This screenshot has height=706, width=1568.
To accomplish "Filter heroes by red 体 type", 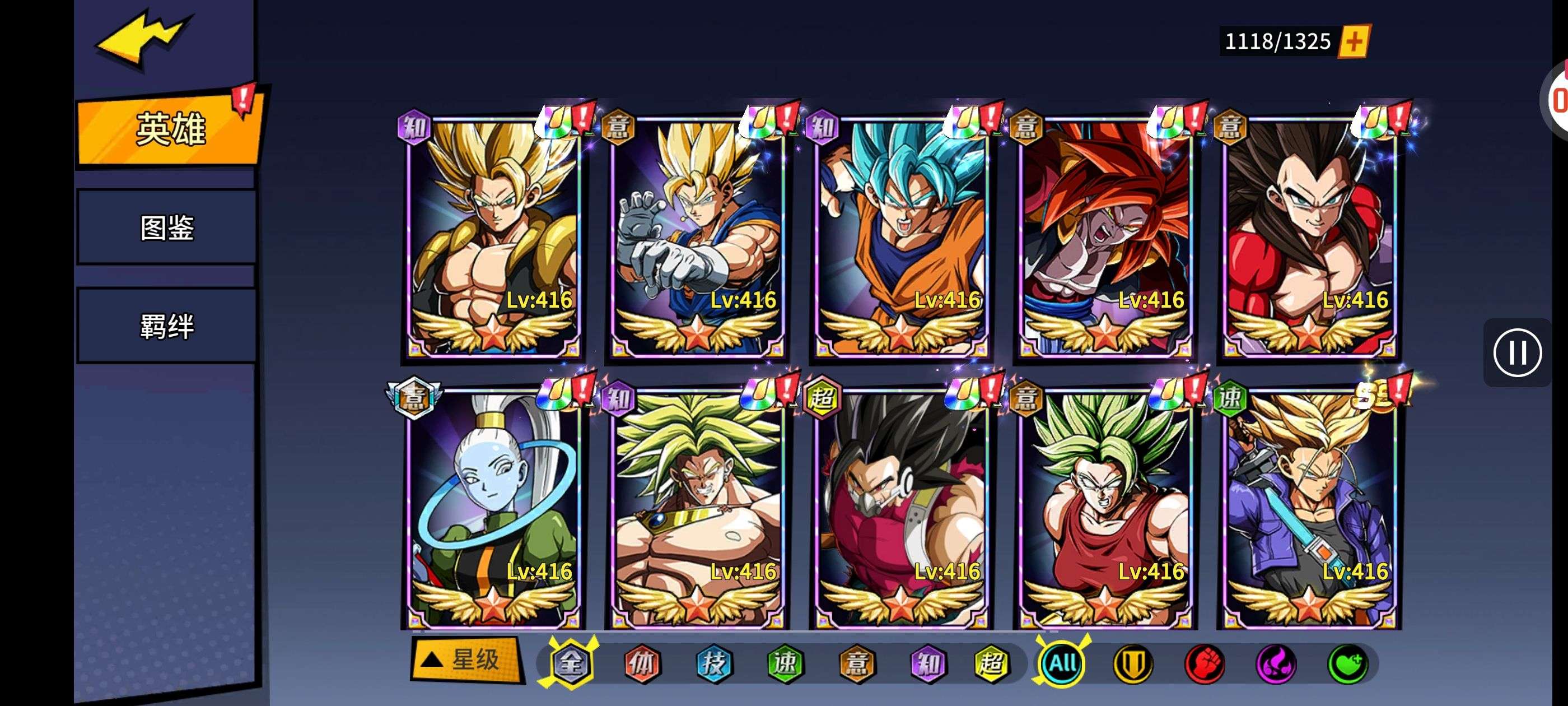I will point(642,663).
